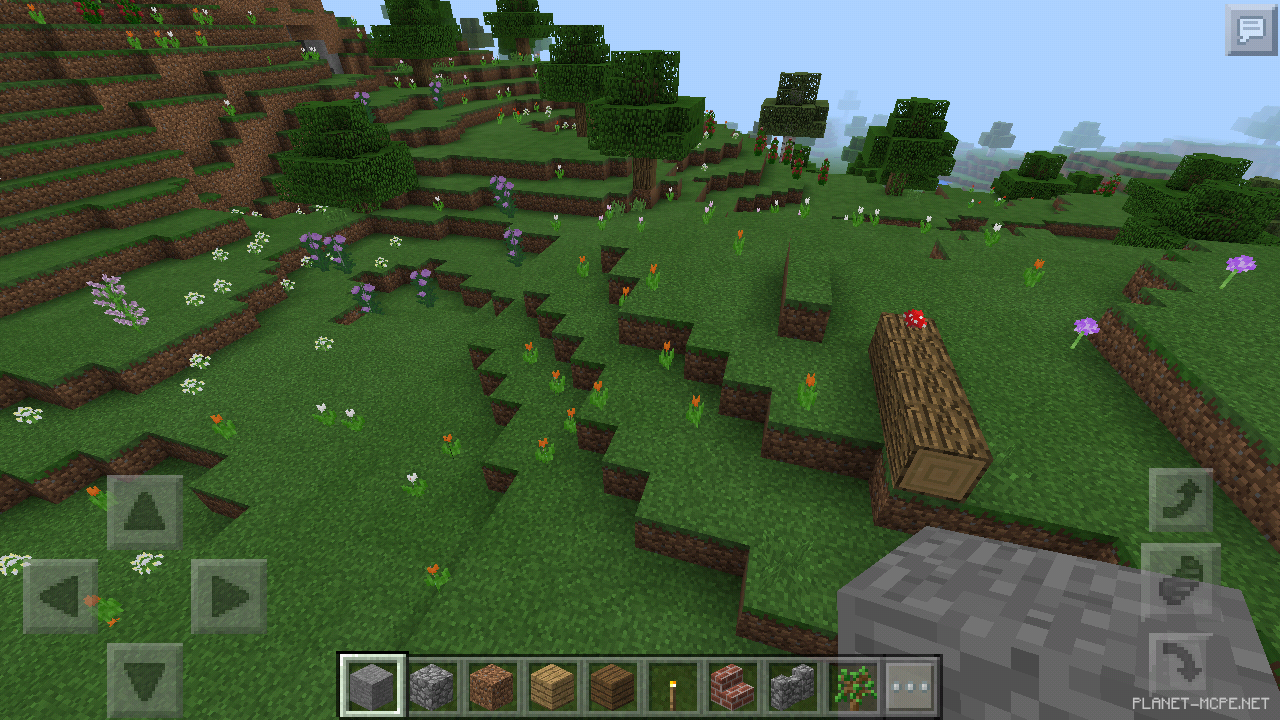This screenshot has height=720, width=1280.
Task: Pick the dark wooden planks slot
Action: [612, 686]
